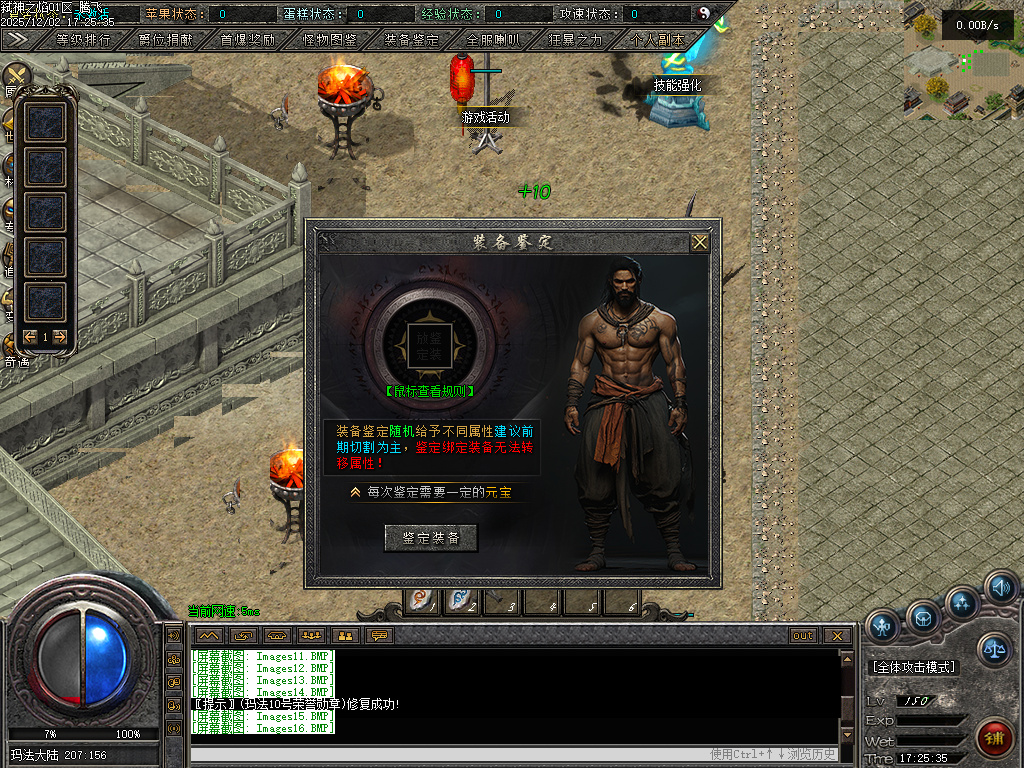Image resolution: width=1024 pixels, height=768 pixels.
Task: Open the 等级排行 ranking menu
Action: click(x=84, y=40)
